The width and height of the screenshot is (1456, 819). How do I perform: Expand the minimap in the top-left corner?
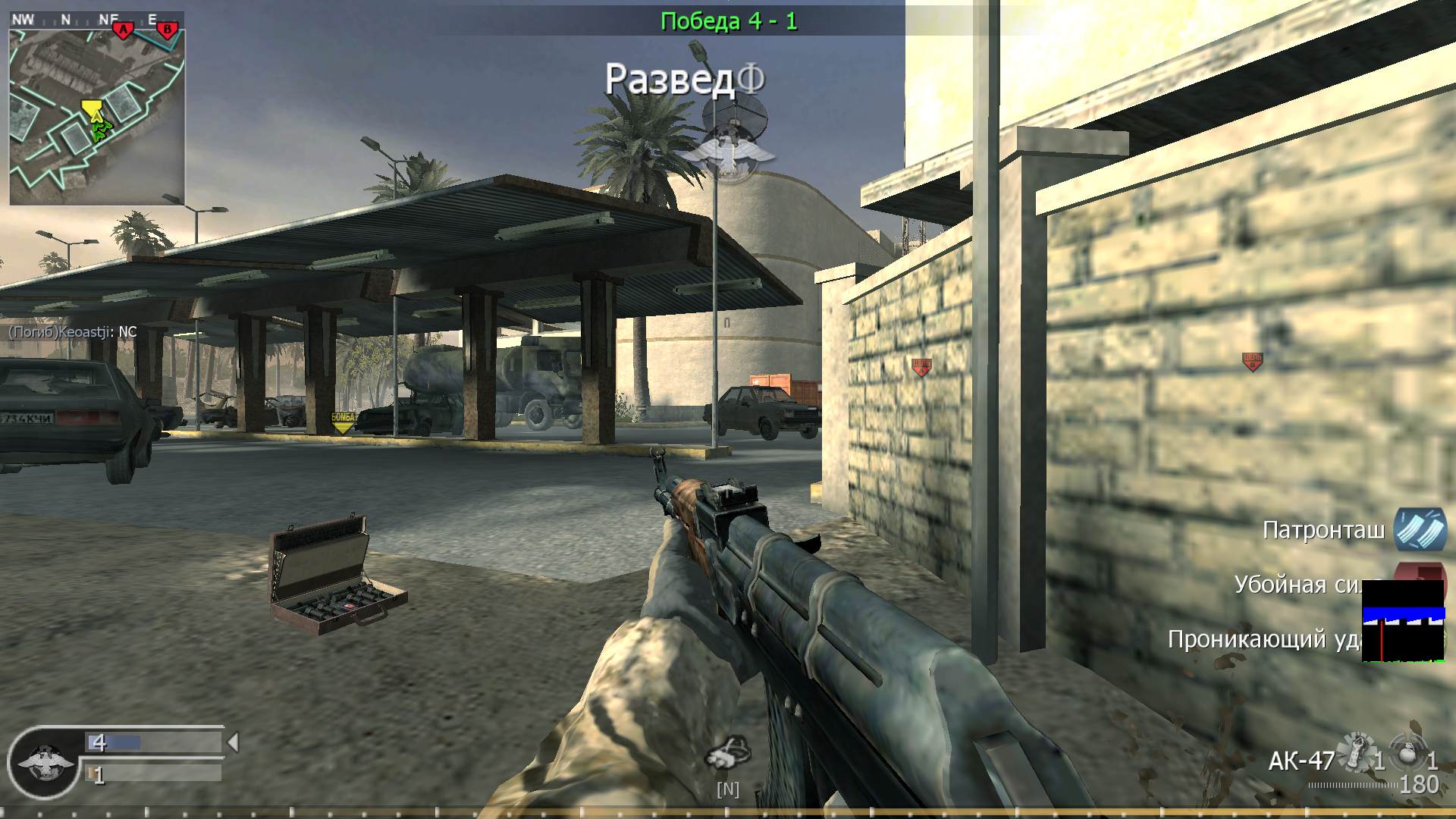tap(99, 106)
